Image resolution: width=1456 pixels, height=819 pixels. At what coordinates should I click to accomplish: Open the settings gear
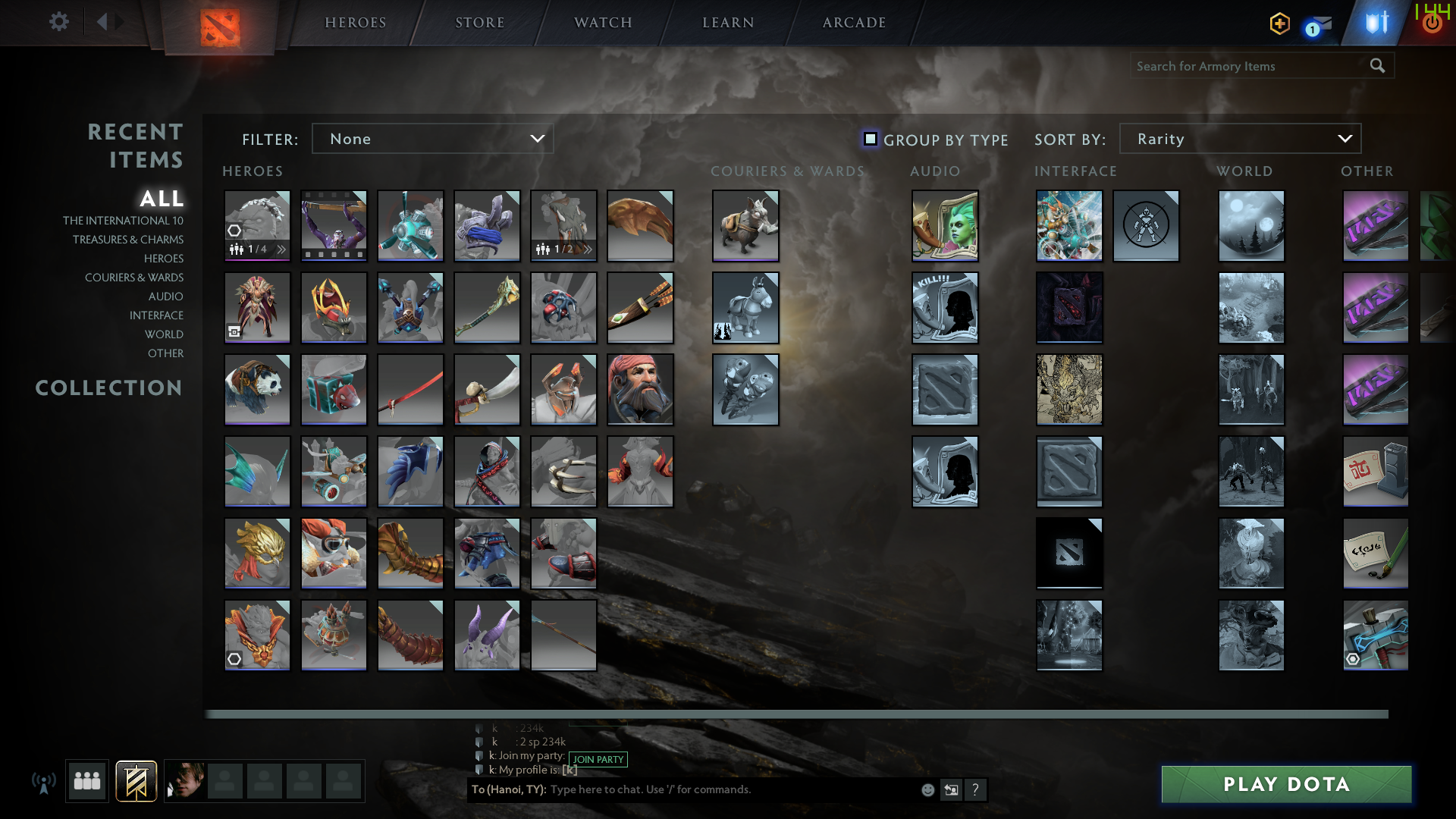tap(59, 22)
